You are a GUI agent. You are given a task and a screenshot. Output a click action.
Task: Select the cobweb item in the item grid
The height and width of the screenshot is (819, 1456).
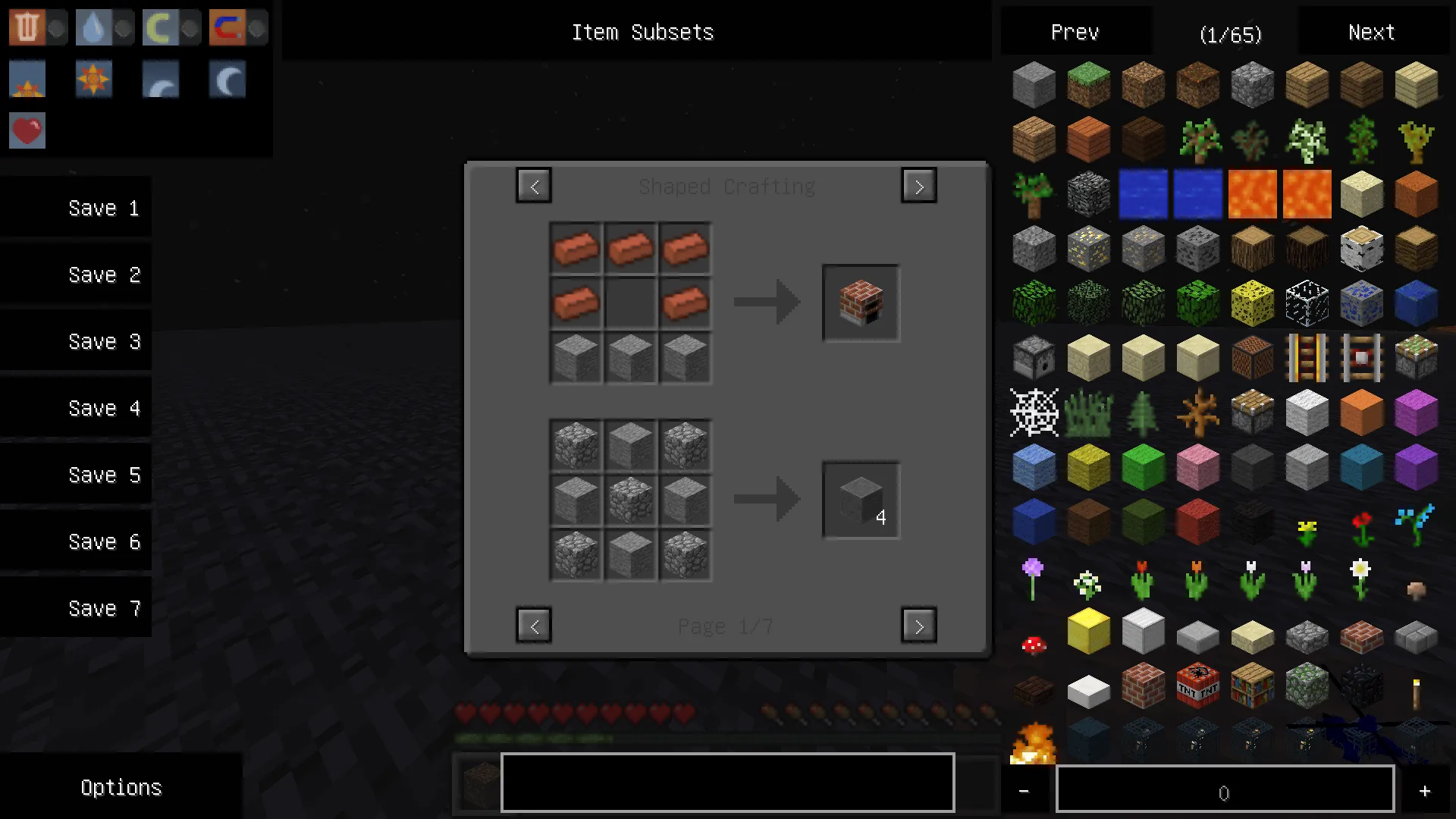(x=1034, y=413)
